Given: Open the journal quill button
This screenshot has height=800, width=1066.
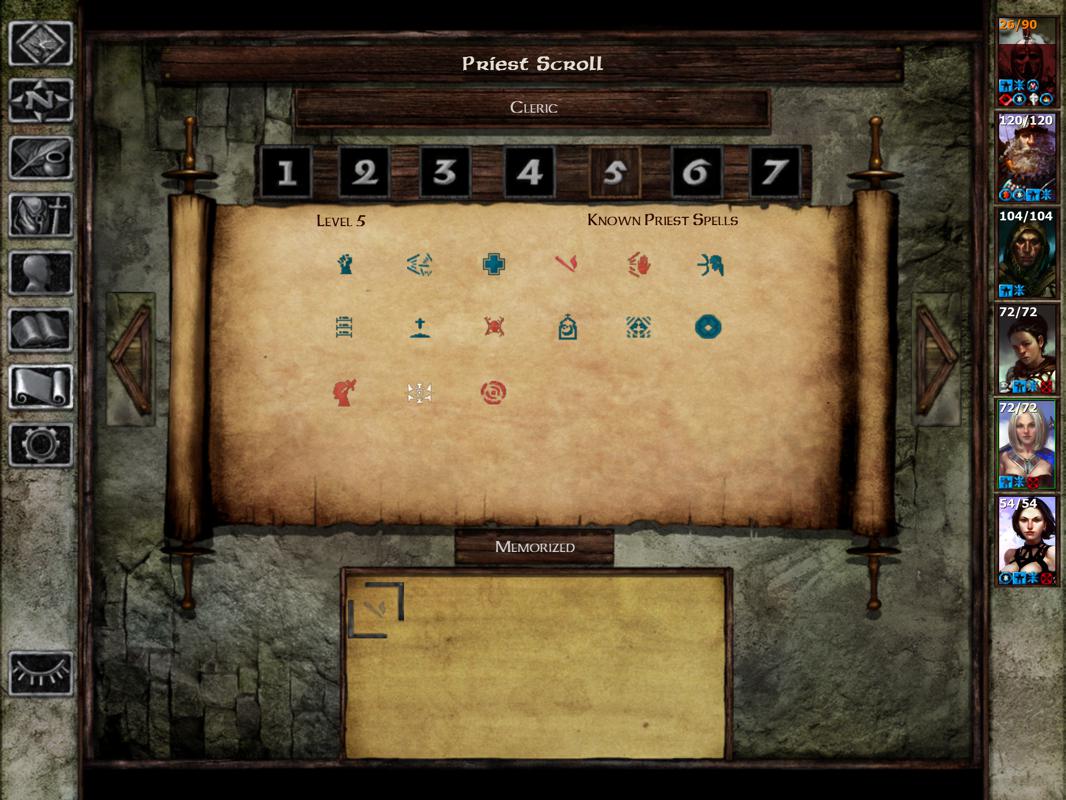Looking at the screenshot, I should point(41,157).
